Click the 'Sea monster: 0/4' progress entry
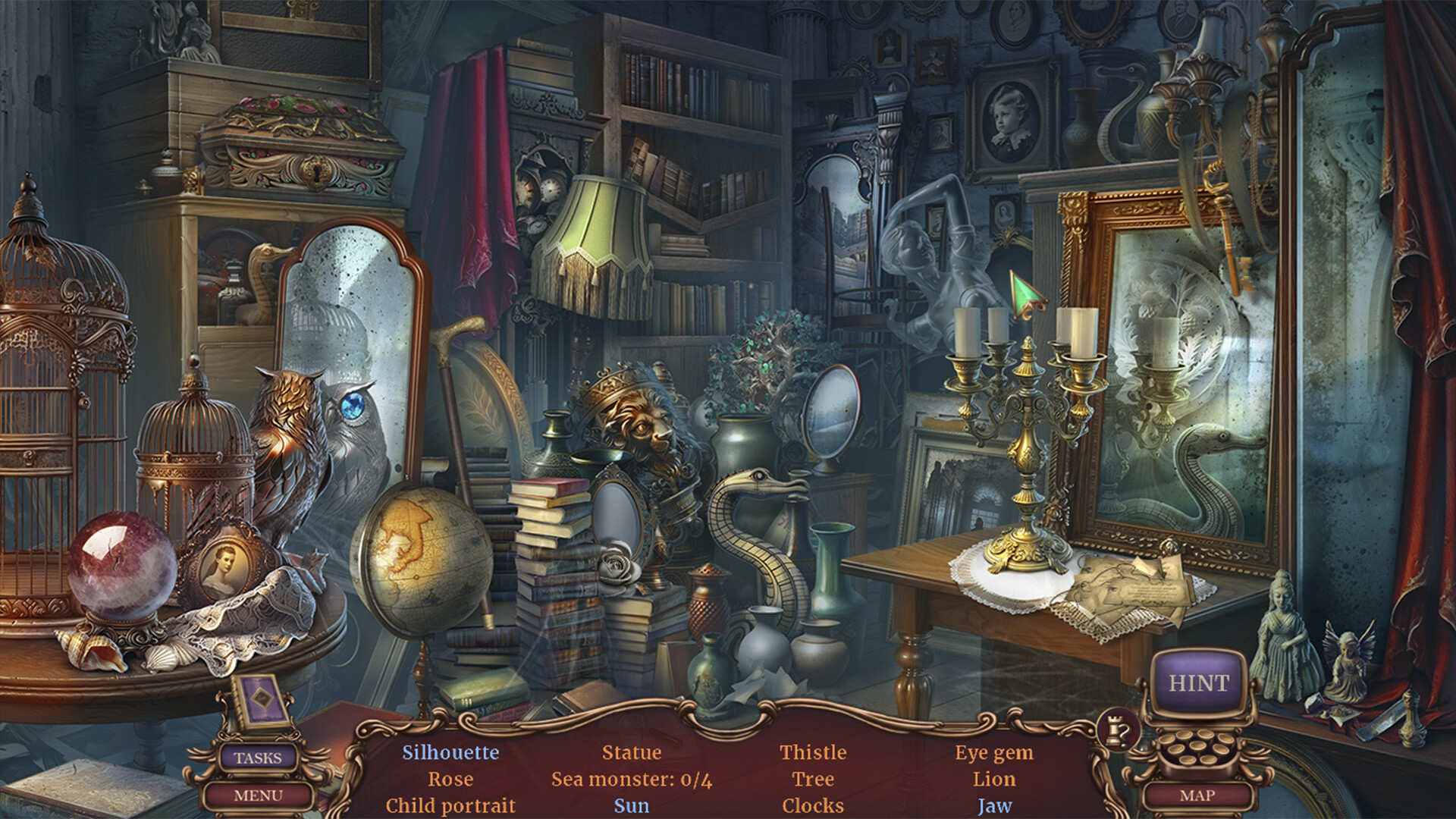 point(631,780)
